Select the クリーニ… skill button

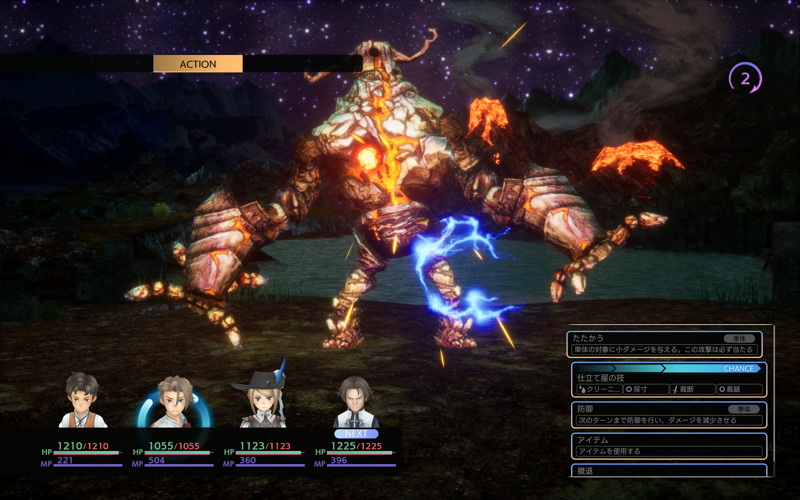(599, 389)
